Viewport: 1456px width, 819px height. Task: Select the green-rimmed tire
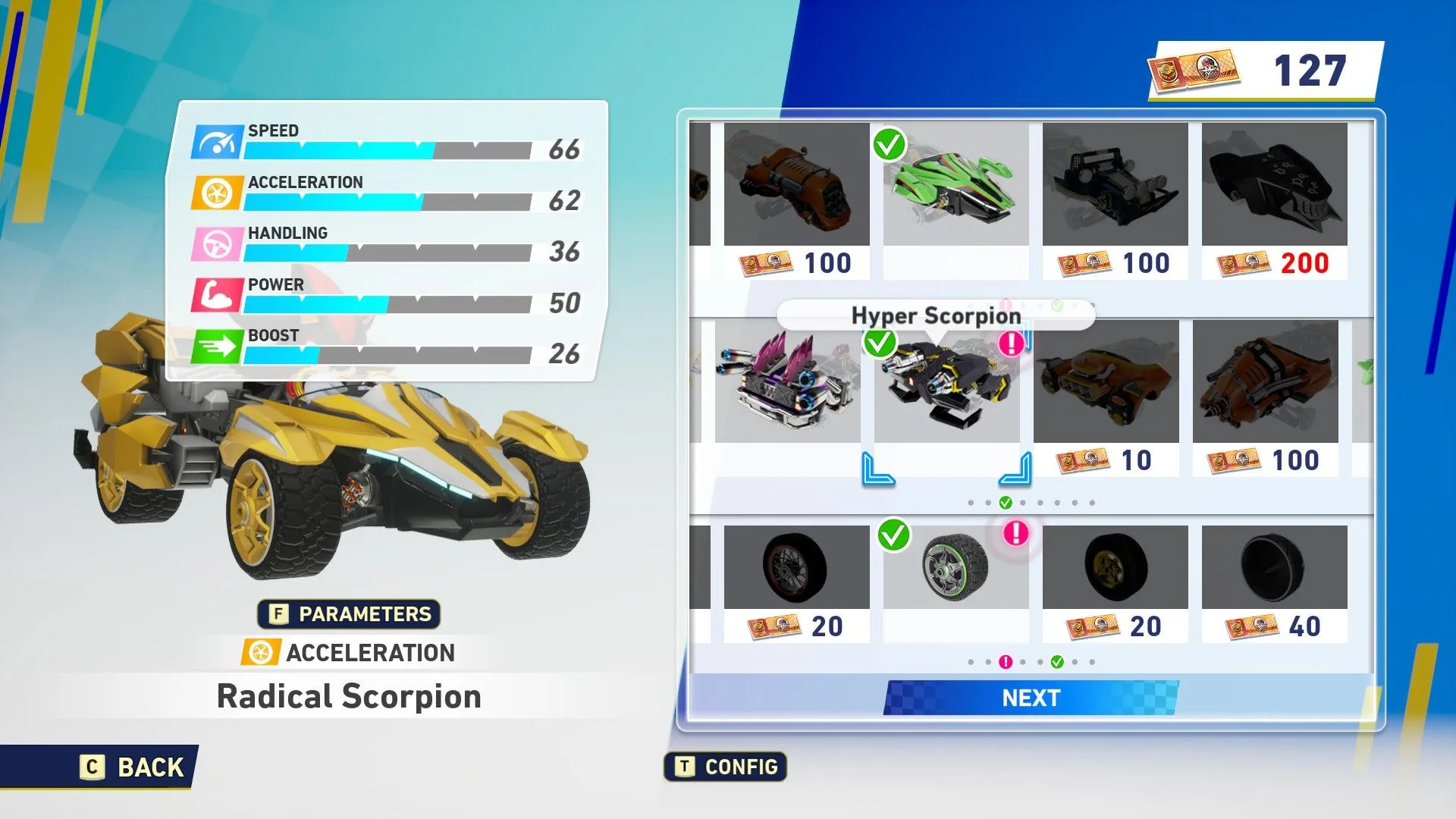(955, 567)
